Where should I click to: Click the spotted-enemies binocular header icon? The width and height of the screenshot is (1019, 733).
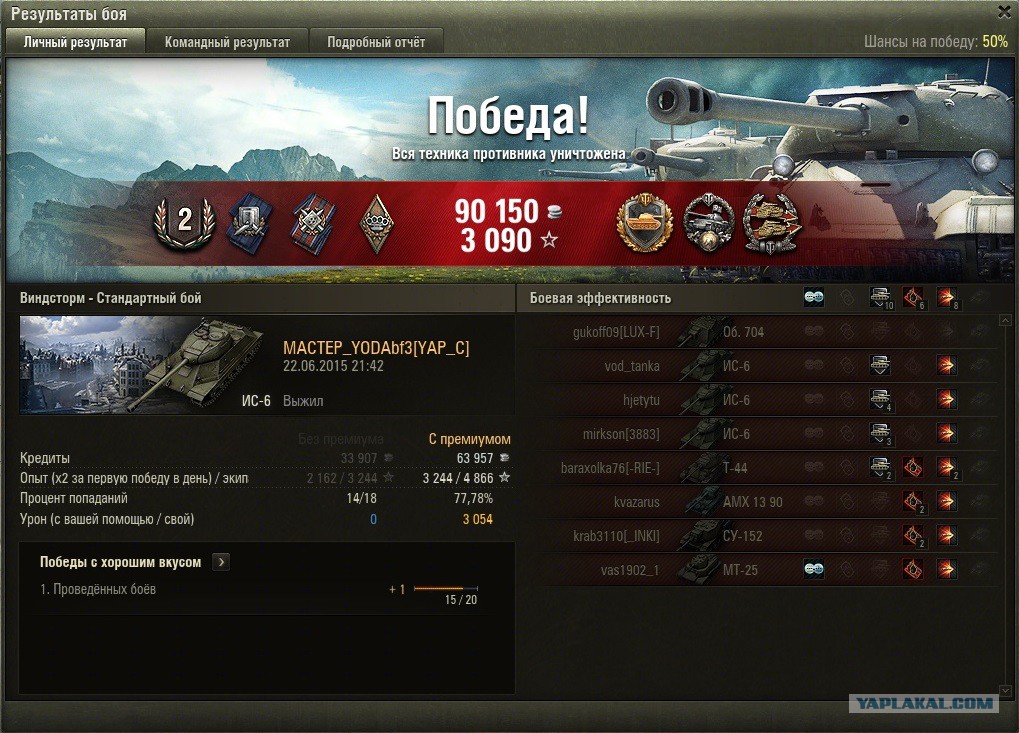click(814, 298)
